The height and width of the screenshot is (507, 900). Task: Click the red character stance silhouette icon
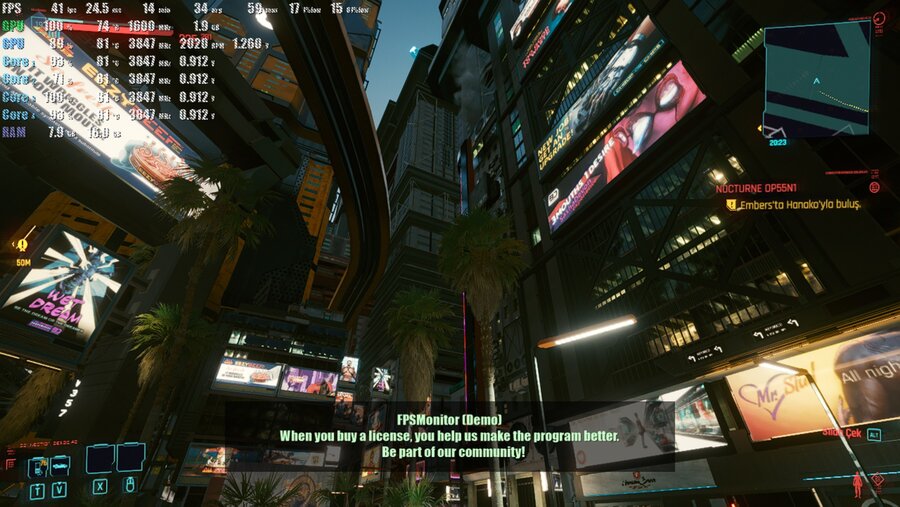pyautogui.click(x=856, y=487)
